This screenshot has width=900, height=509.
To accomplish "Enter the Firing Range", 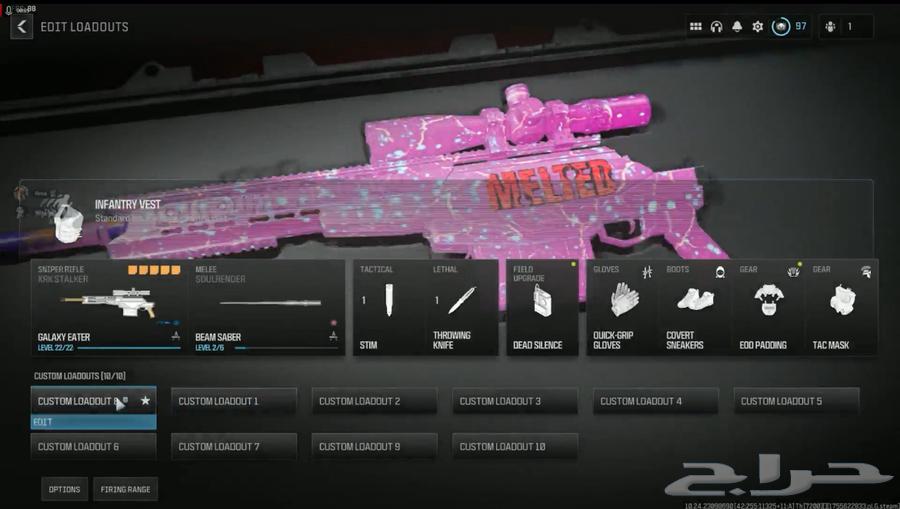I will 125,489.
